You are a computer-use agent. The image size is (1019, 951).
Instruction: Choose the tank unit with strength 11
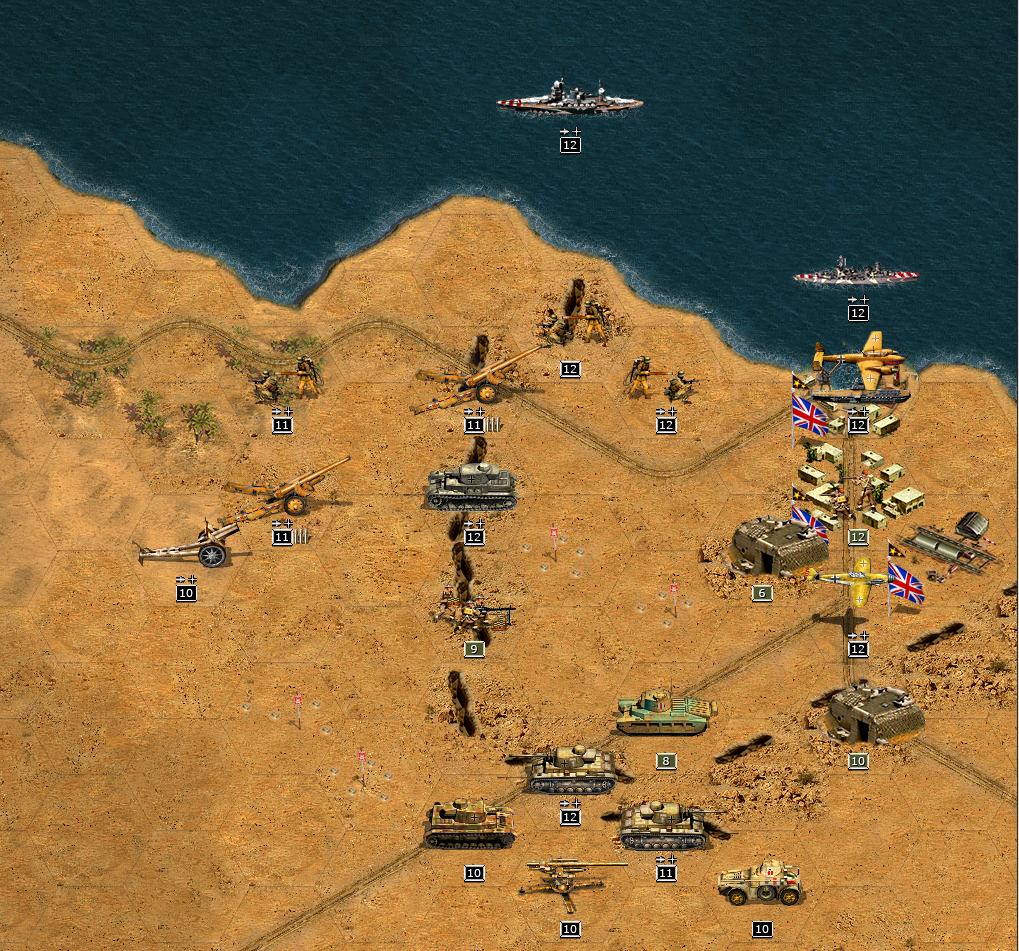(x=666, y=824)
